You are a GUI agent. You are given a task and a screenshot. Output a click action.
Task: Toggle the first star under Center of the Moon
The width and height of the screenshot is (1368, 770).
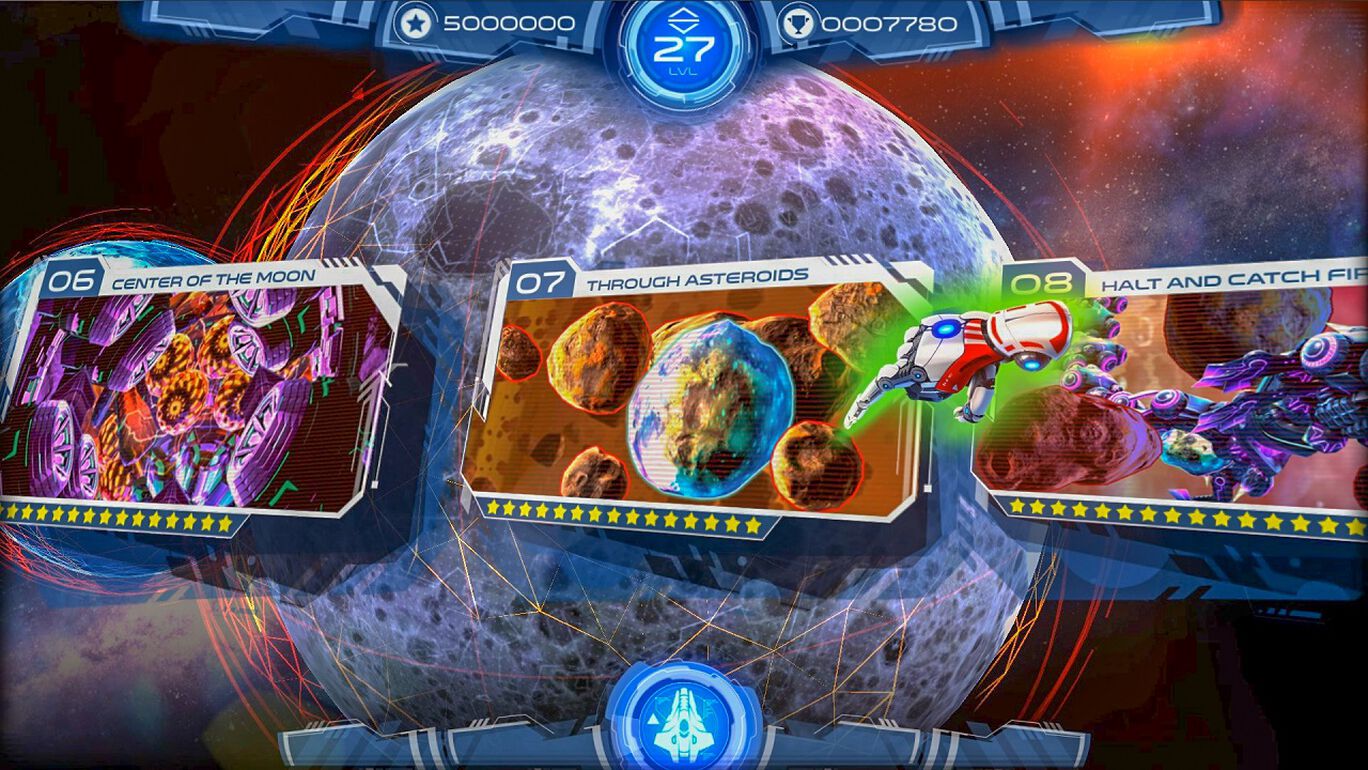pyautogui.click(x=12, y=513)
